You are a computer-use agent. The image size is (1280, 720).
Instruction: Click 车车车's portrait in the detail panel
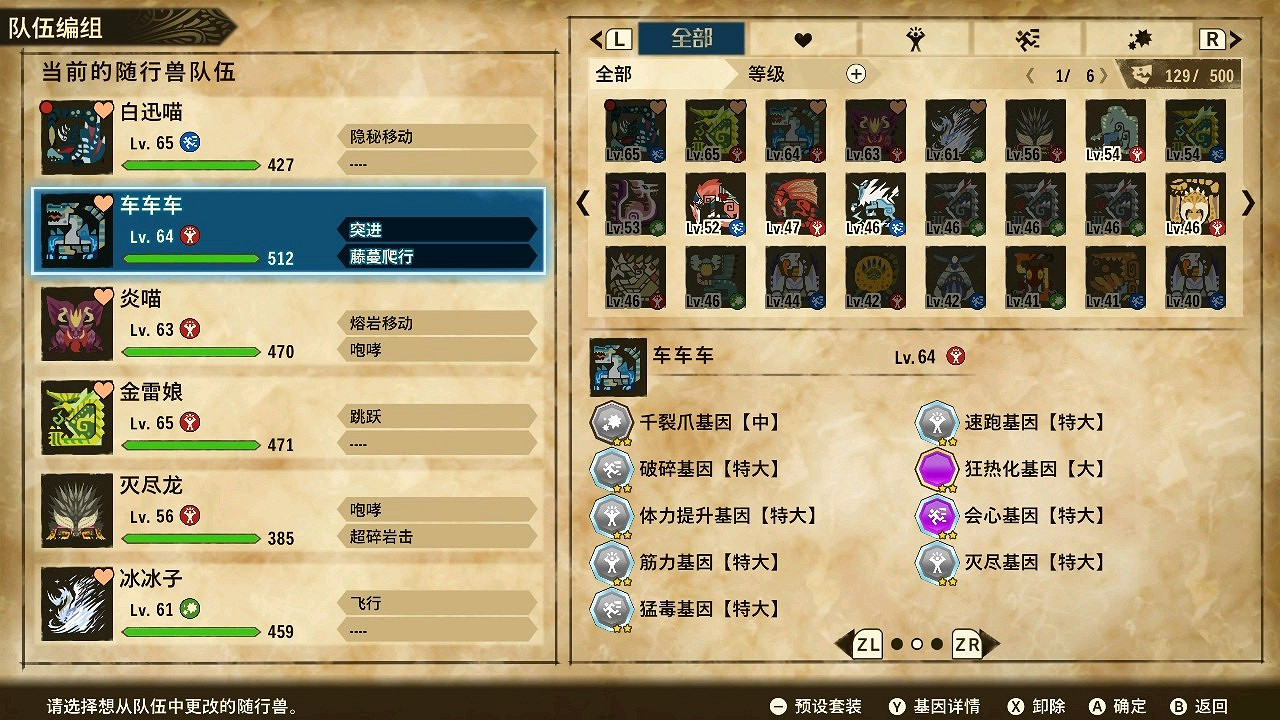618,366
